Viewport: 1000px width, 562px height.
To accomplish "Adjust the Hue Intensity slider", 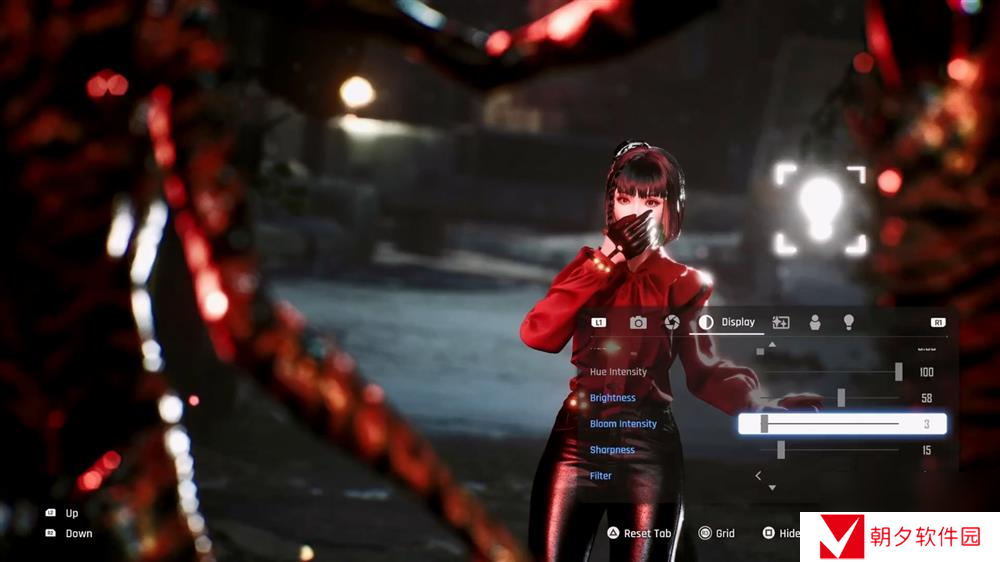I will coord(898,372).
